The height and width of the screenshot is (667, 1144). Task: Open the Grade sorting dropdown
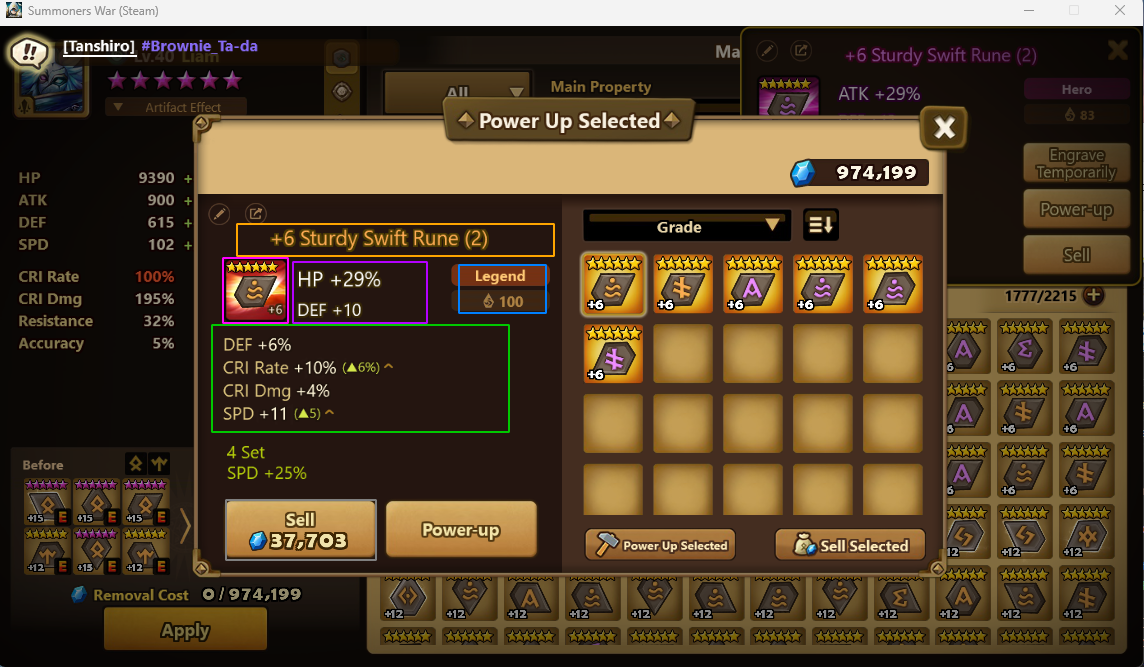tap(686, 226)
